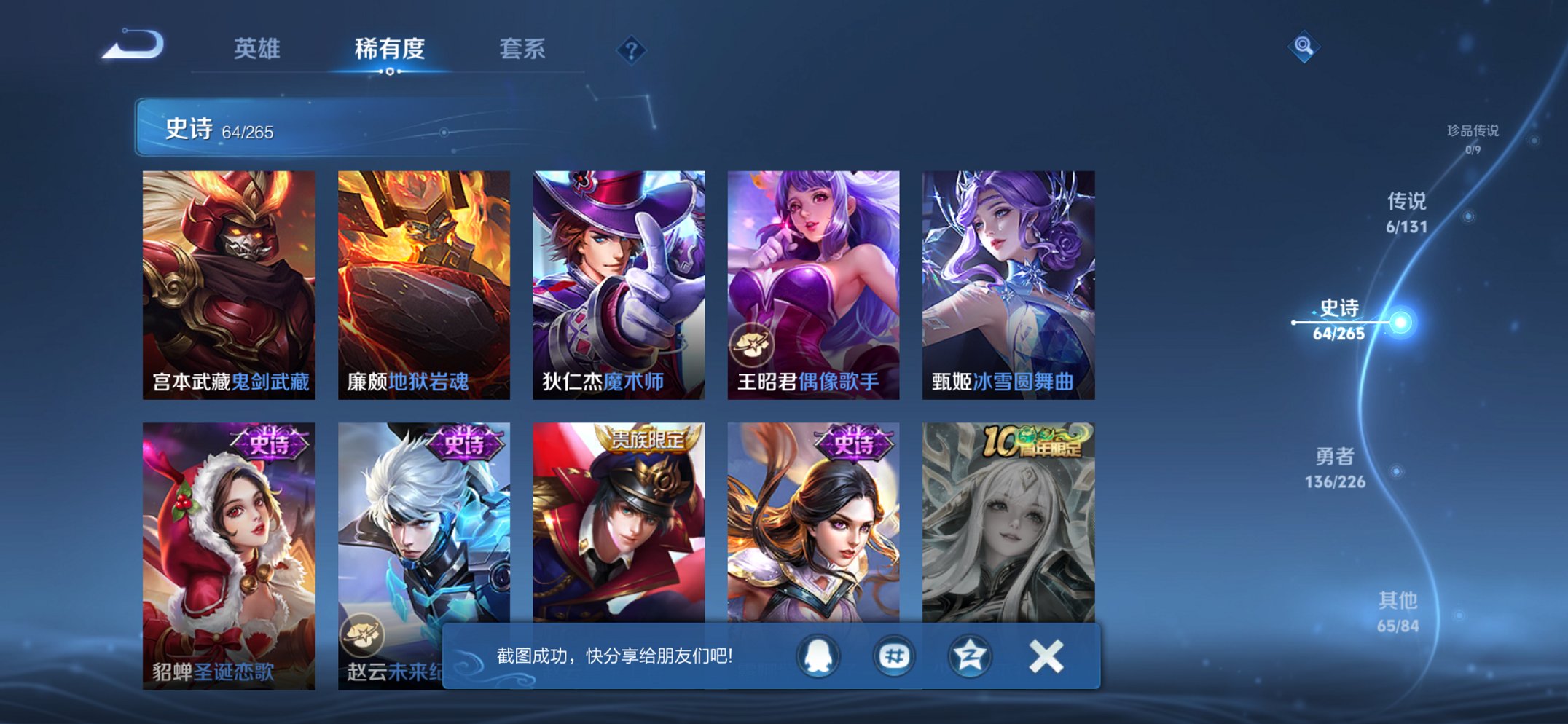Switch to the 英雄 tab
Image resolution: width=1568 pixels, height=724 pixels.
pos(258,50)
